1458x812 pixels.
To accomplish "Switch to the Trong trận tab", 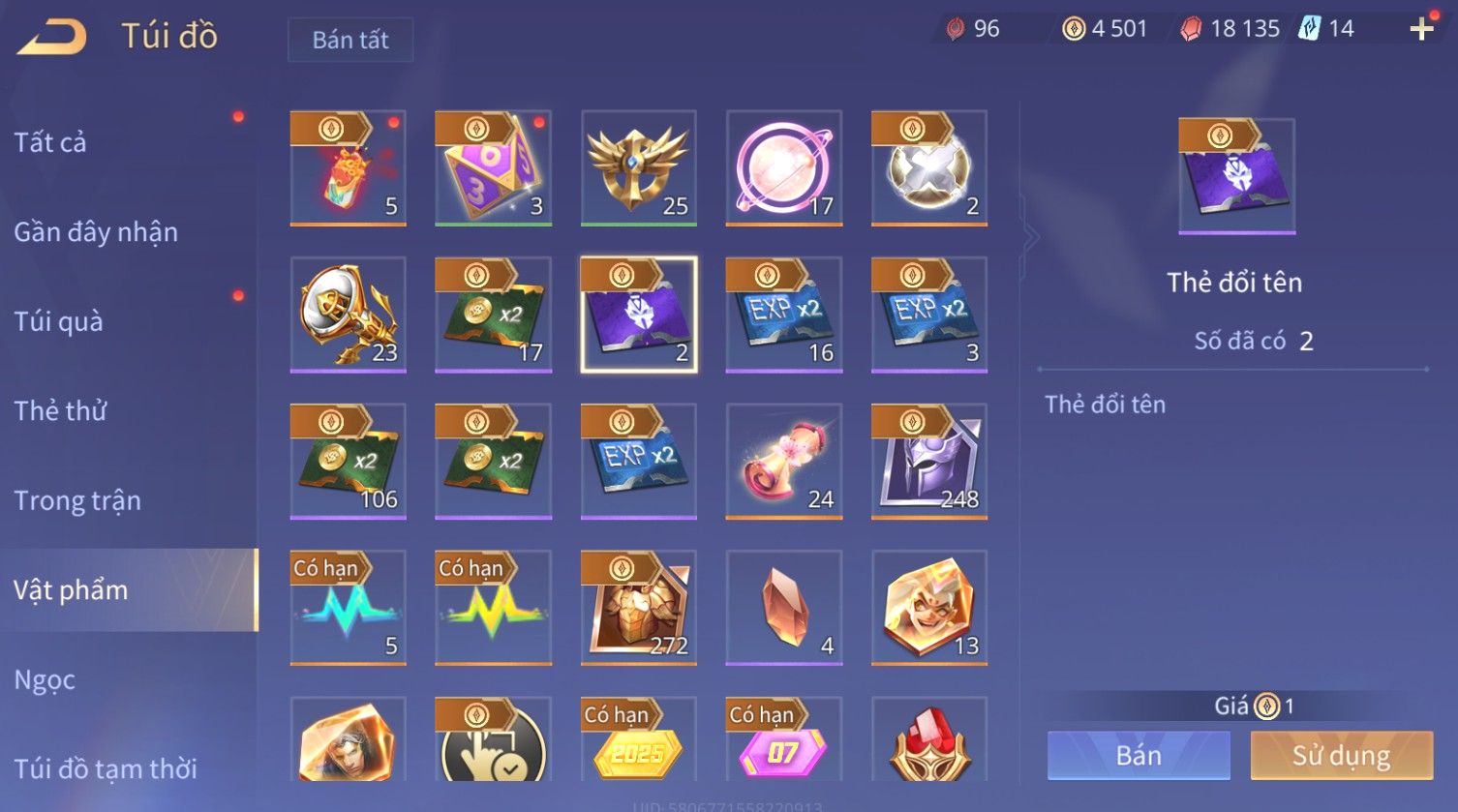I will tap(77, 500).
